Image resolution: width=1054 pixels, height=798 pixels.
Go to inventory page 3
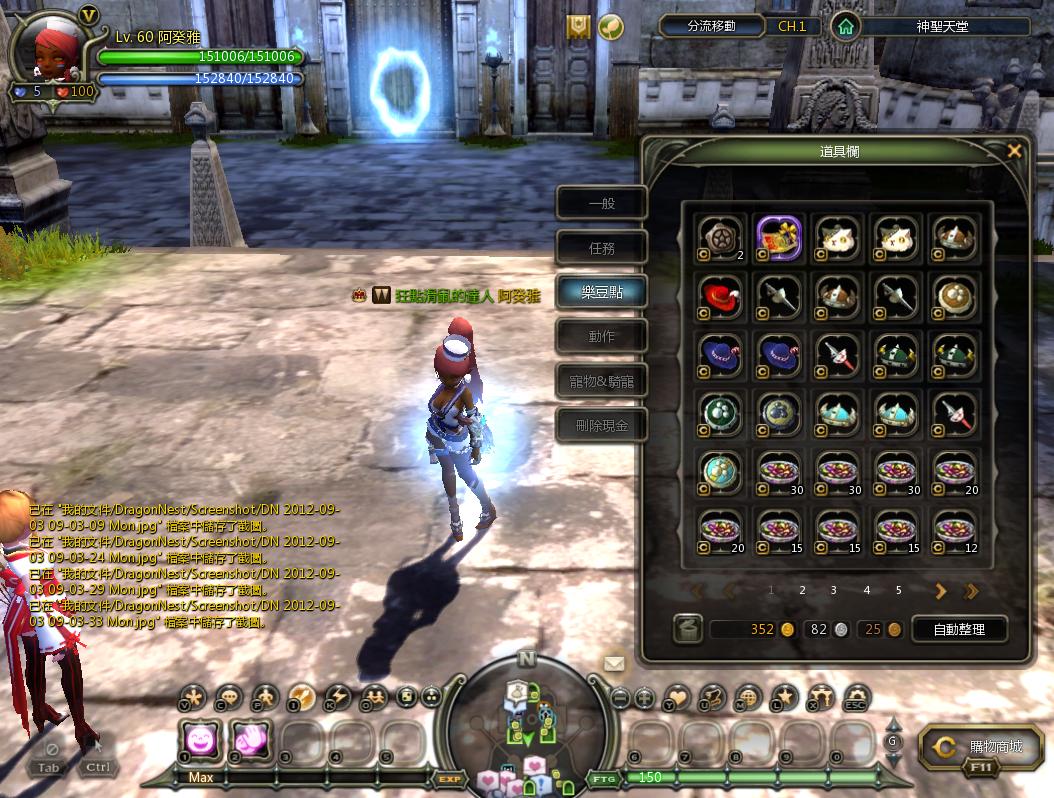pos(834,591)
